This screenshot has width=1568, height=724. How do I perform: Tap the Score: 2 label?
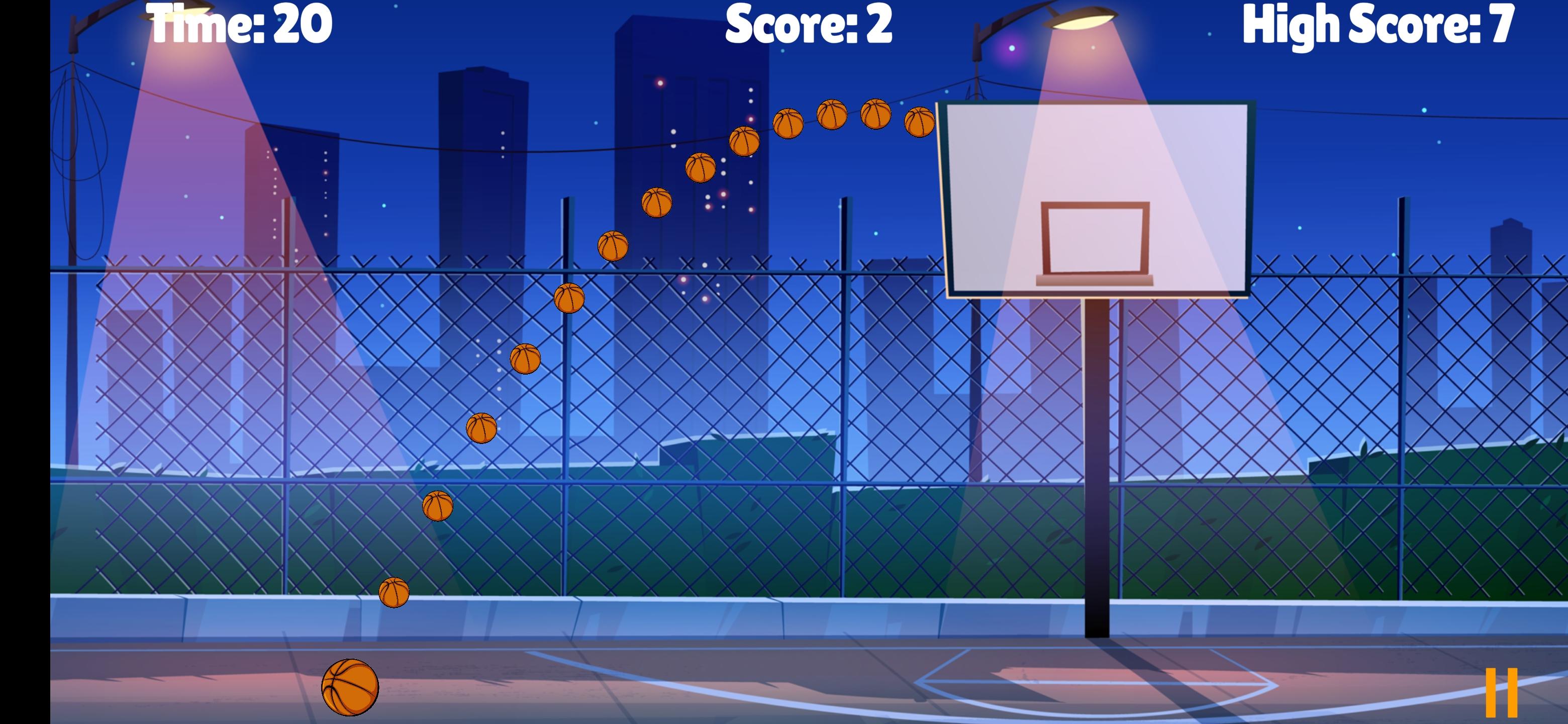[x=810, y=24]
